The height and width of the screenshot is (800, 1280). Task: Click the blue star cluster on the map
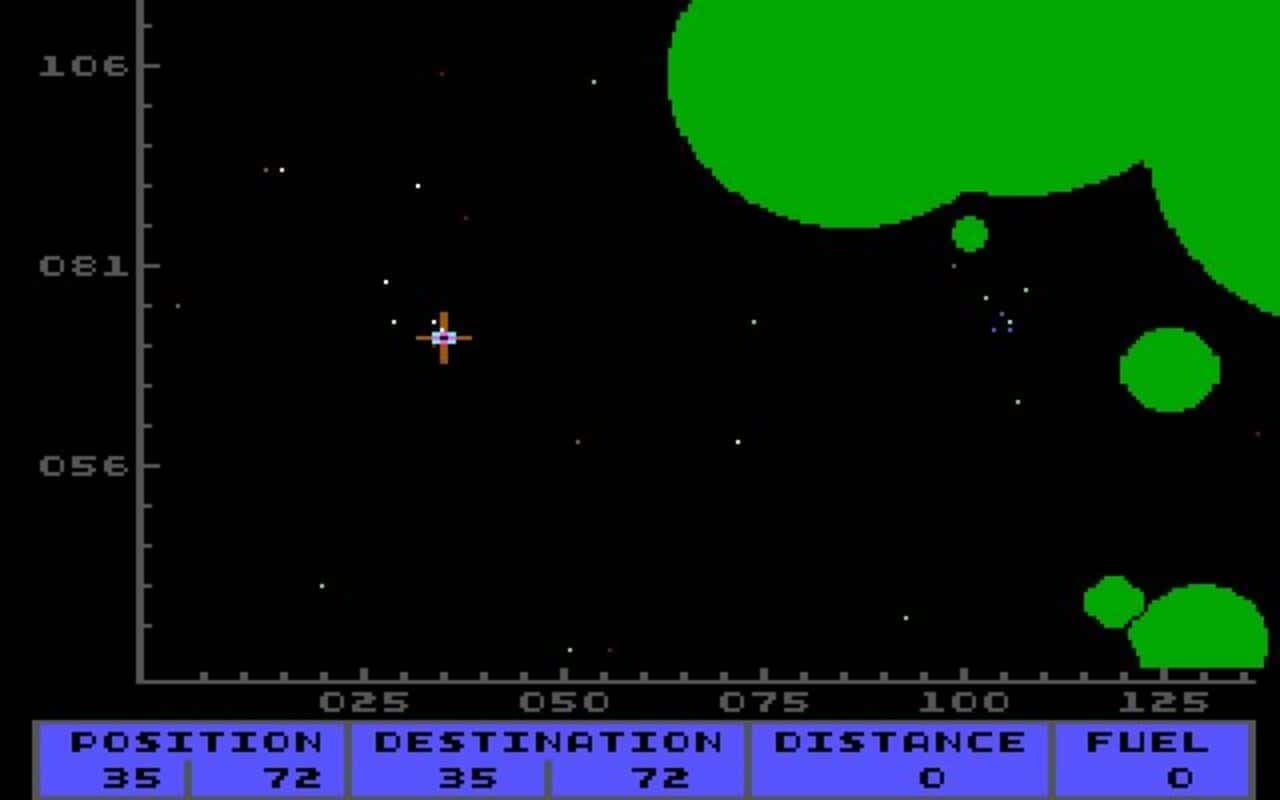point(1000,322)
